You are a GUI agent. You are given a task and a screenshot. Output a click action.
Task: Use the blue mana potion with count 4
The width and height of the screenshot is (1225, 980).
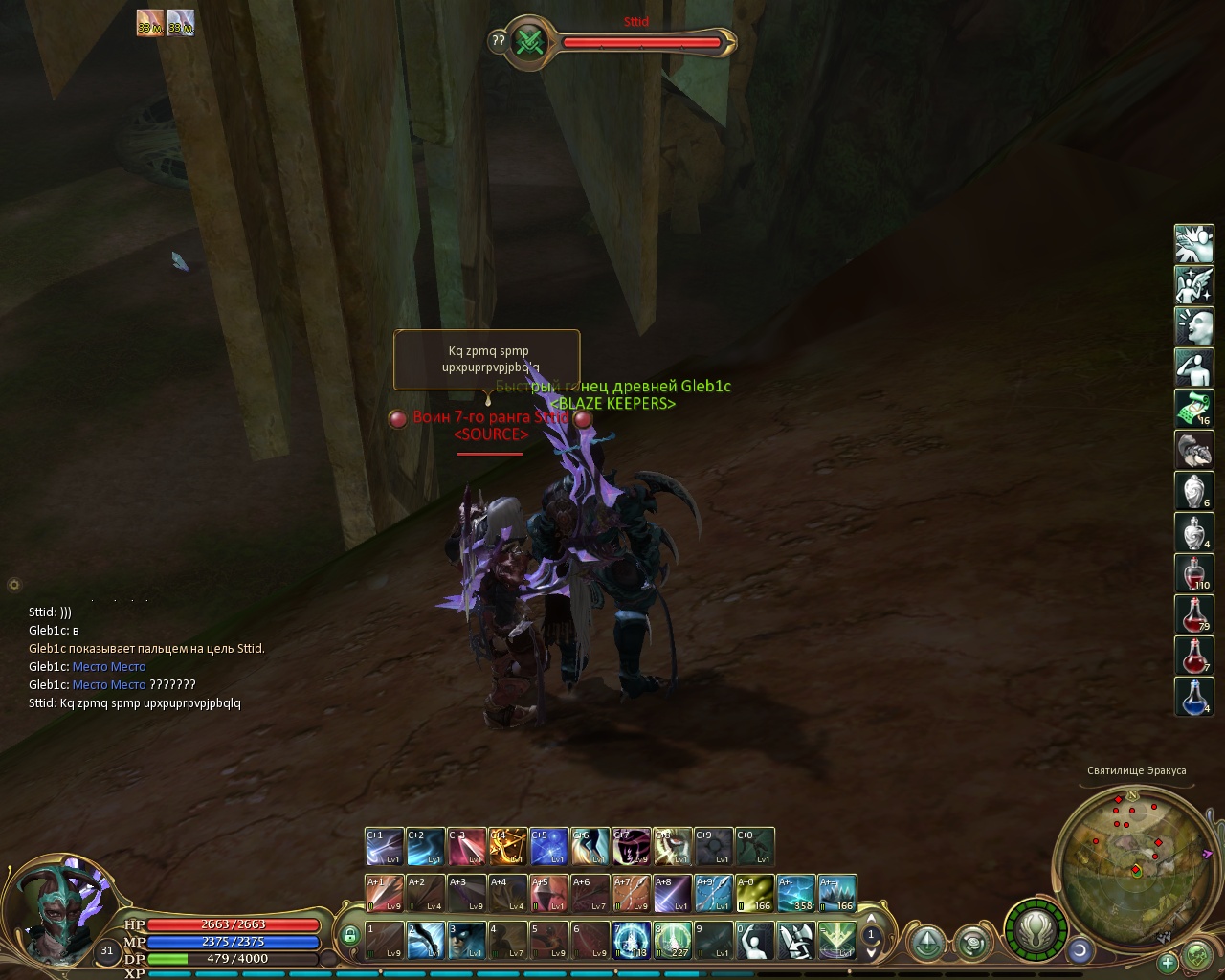1193,697
